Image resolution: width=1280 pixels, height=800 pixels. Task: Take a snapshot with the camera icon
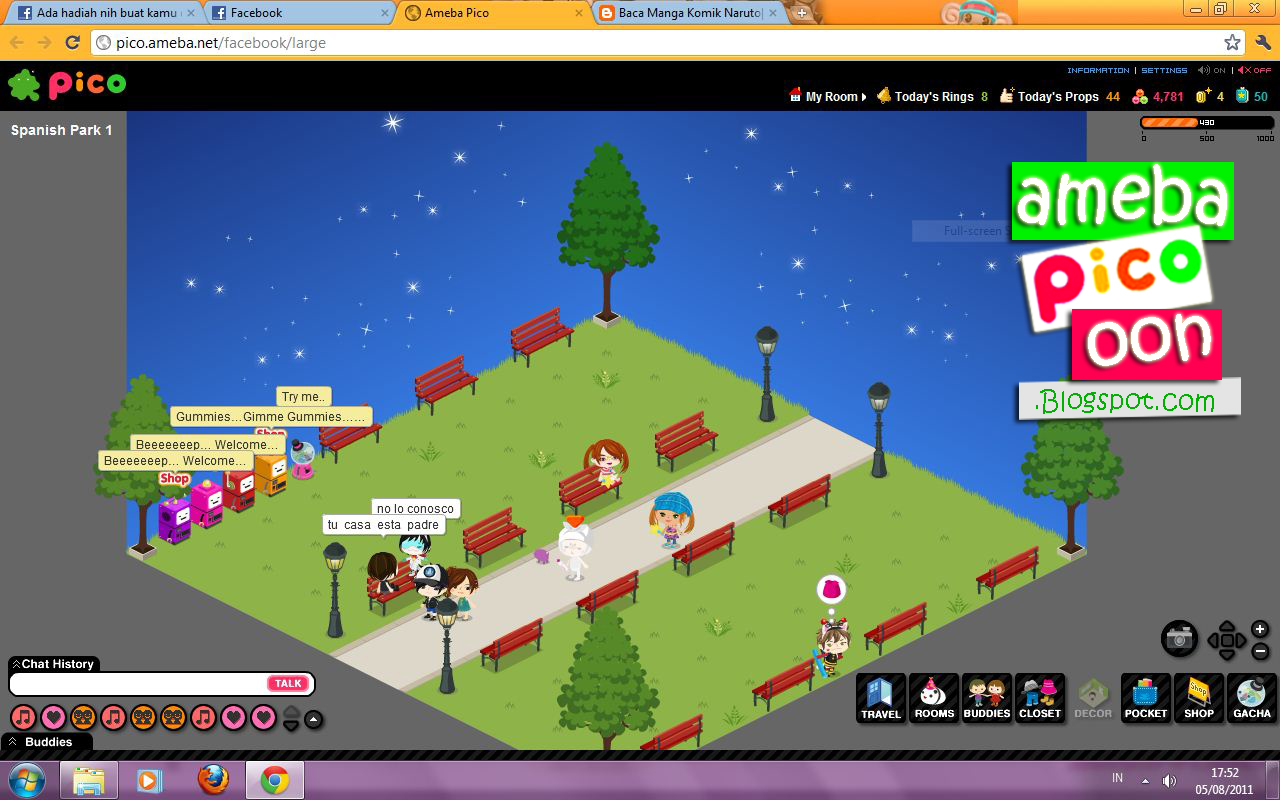pos(1180,638)
